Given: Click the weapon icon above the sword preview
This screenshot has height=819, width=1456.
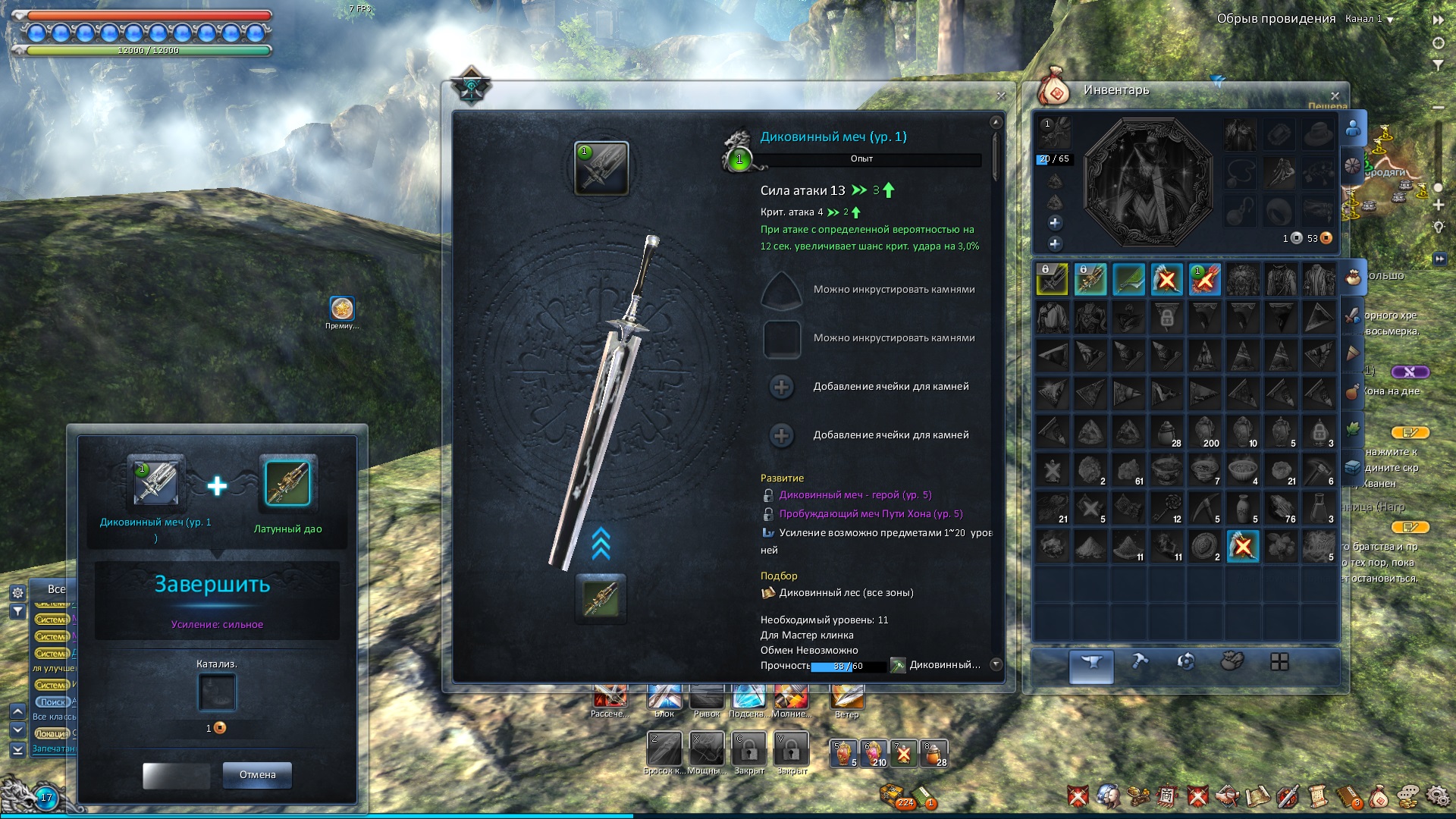Looking at the screenshot, I should pos(601,168).
